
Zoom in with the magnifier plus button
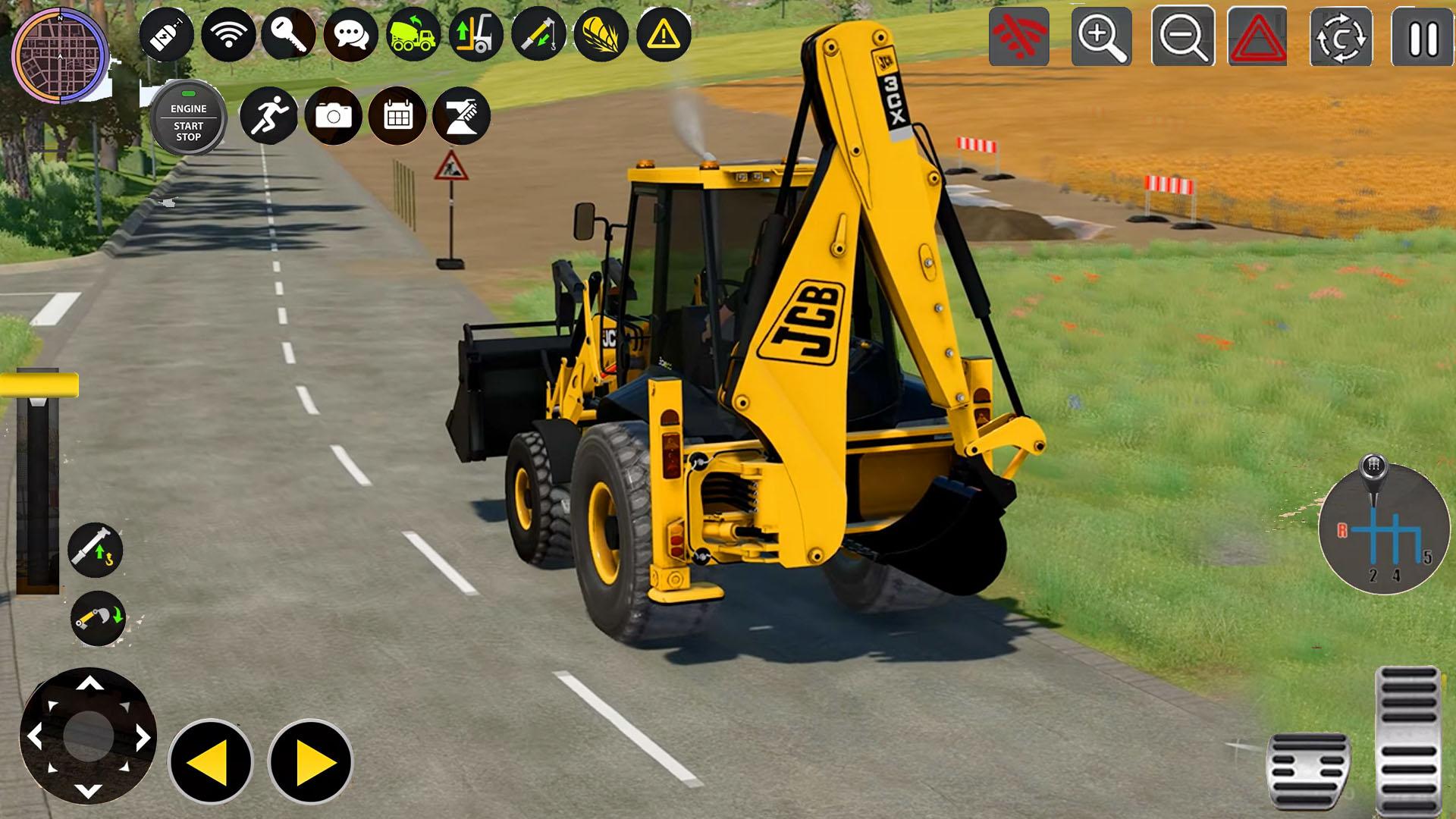point(1102,36)
